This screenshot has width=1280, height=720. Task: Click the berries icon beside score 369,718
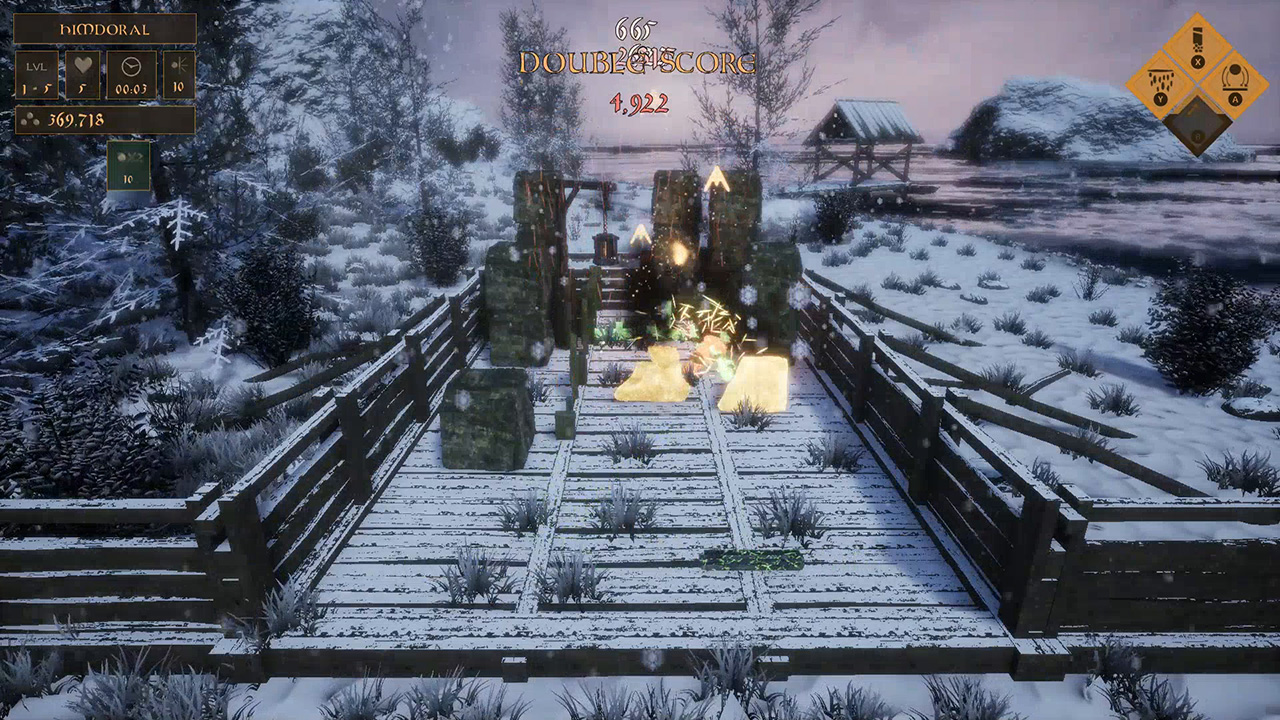coord(31,120)
